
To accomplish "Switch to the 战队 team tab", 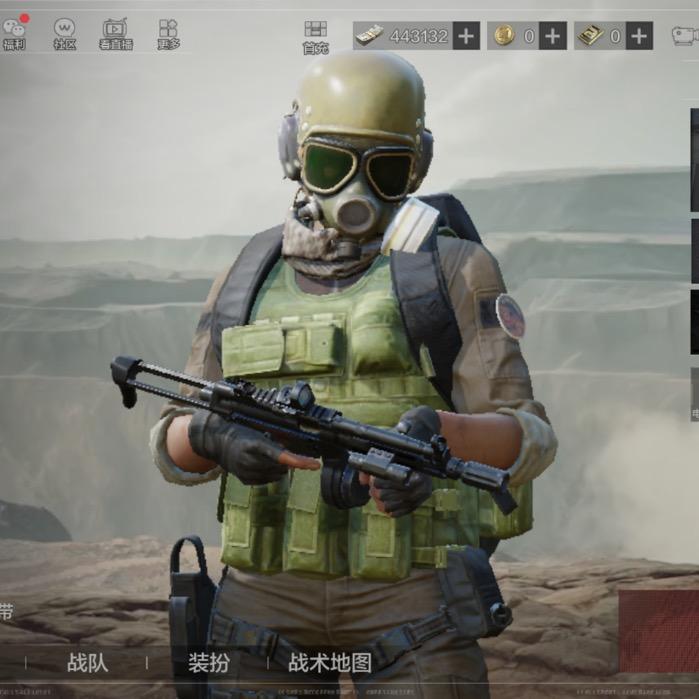I will 87,662.
